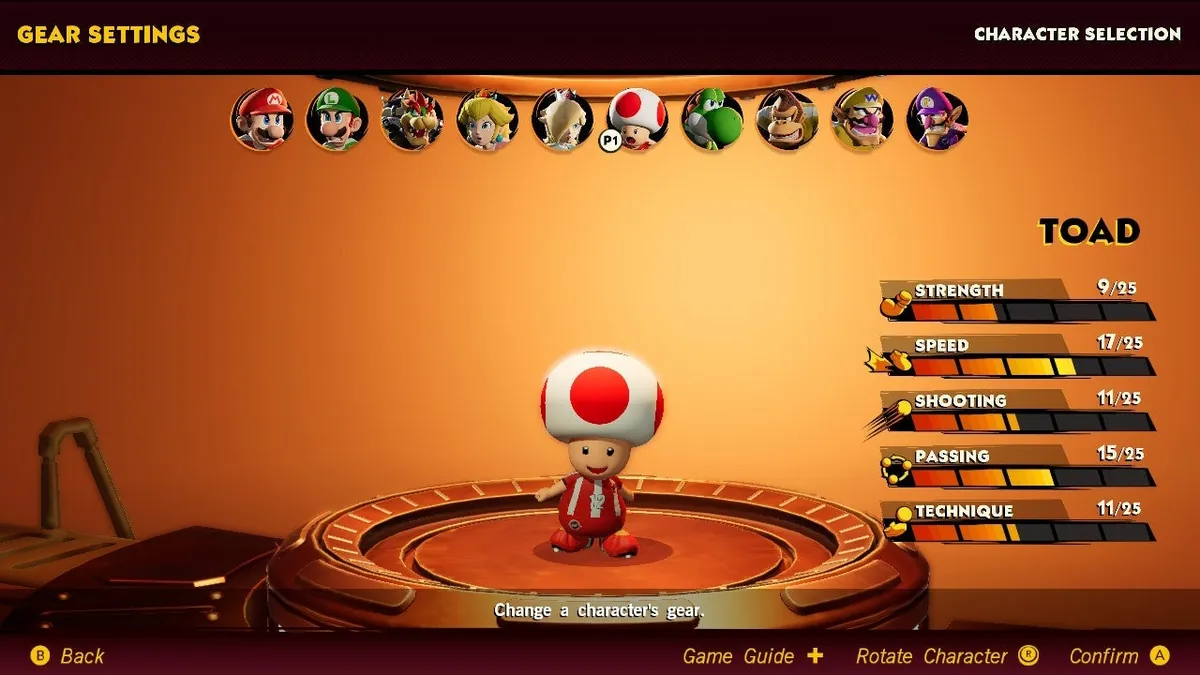The width and height of the screenshot is (1200, 675).
Task: Pick Waluigi's portrait
Action: click(937, 119)
